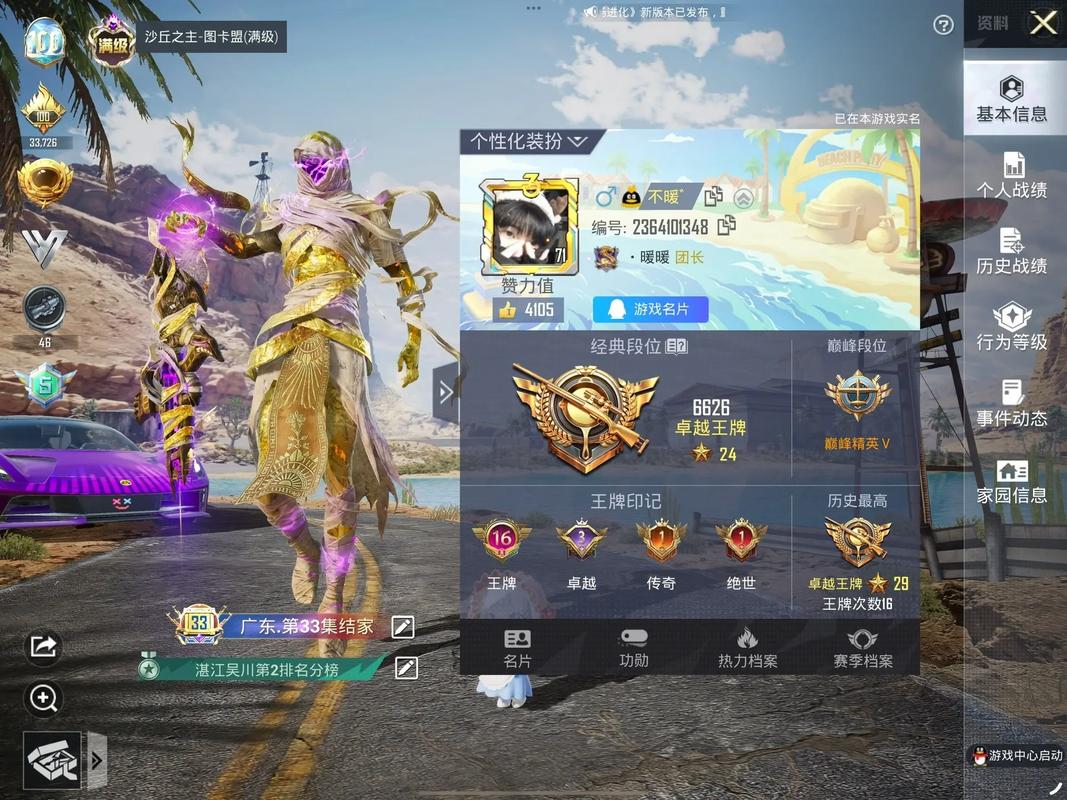Viewport: 1067px width, 800px height.
Task: Close the profile screen with X
Action: pos(1043,23)
